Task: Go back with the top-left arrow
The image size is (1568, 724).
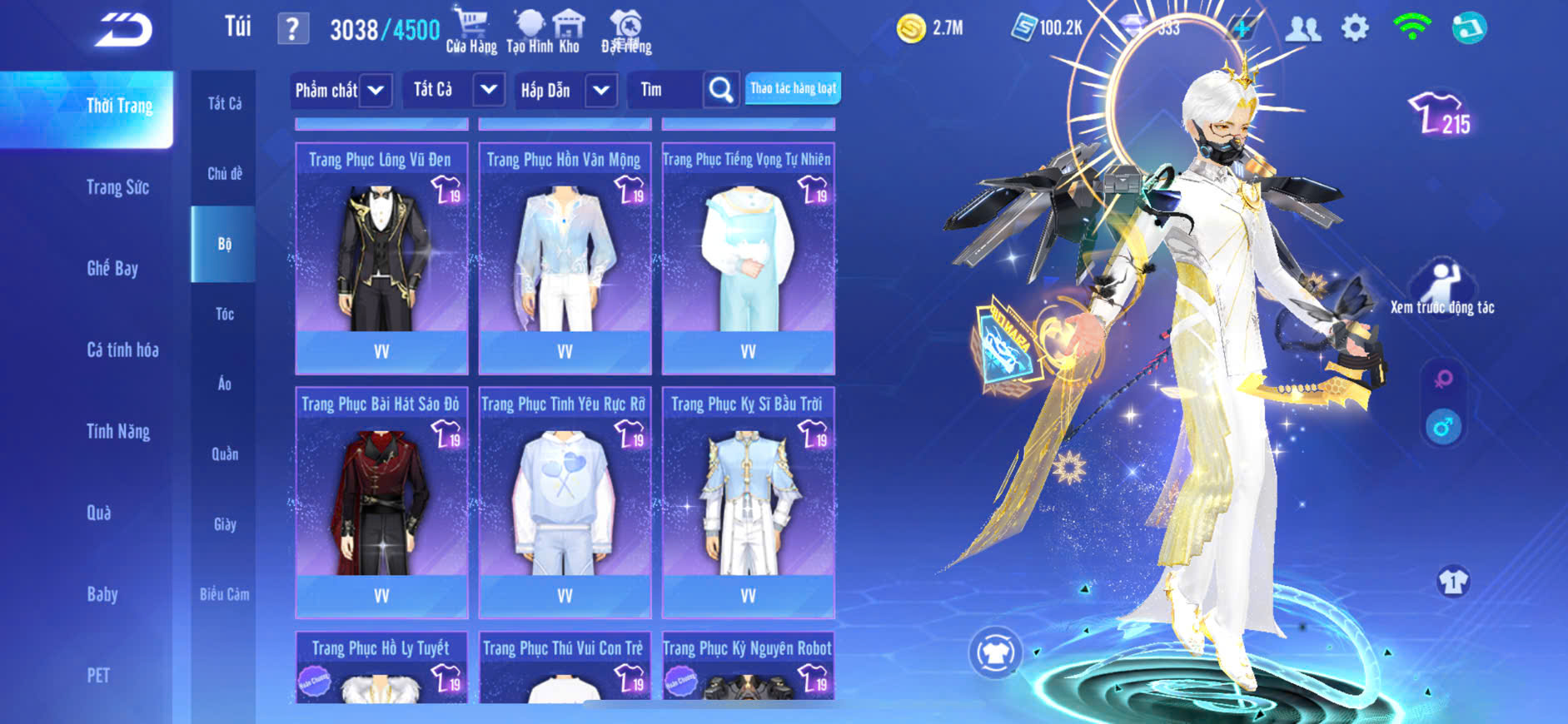Action: pyautogui.click(x=123, y=30)
